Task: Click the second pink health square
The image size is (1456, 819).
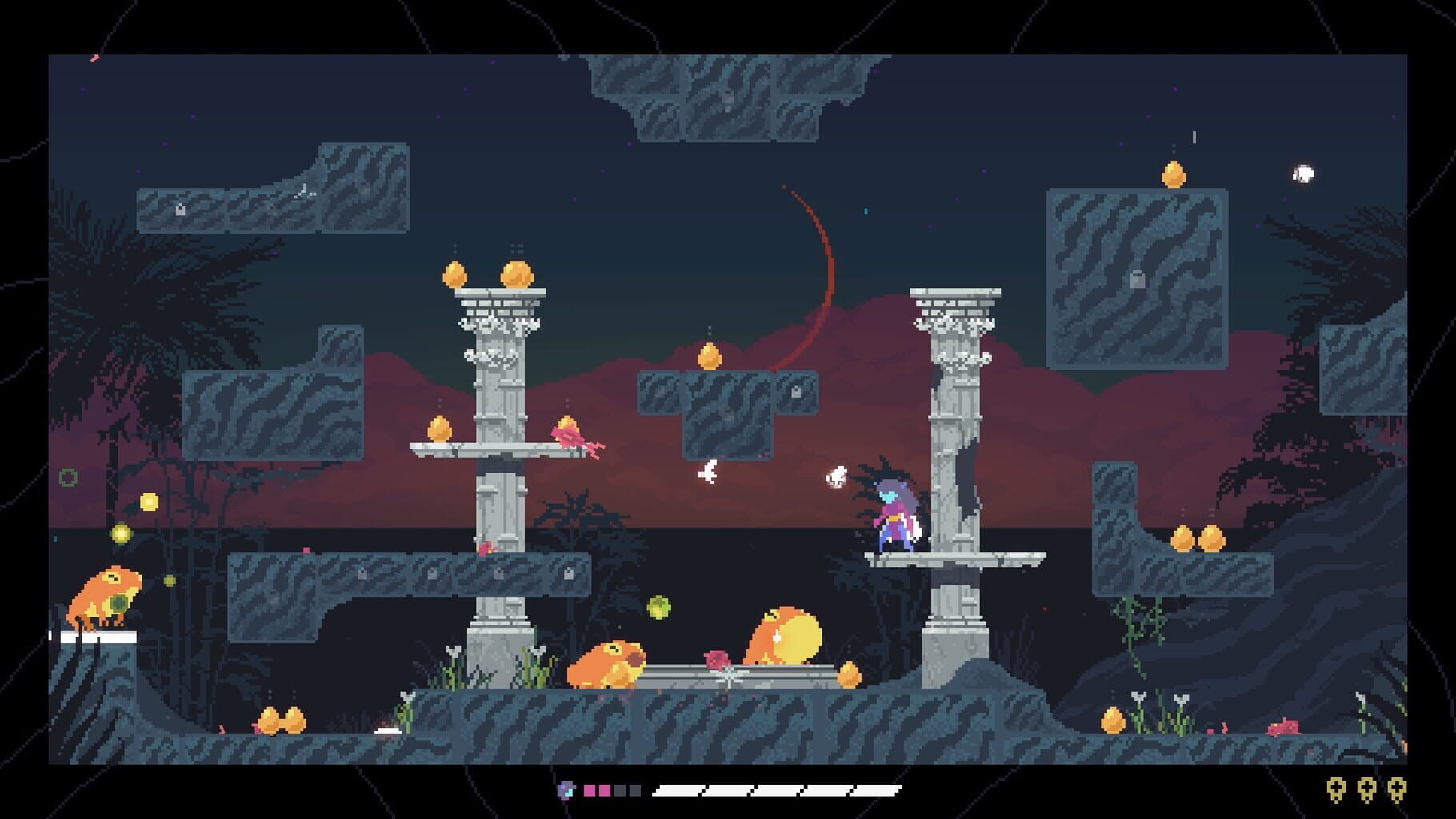Action: 604,790
